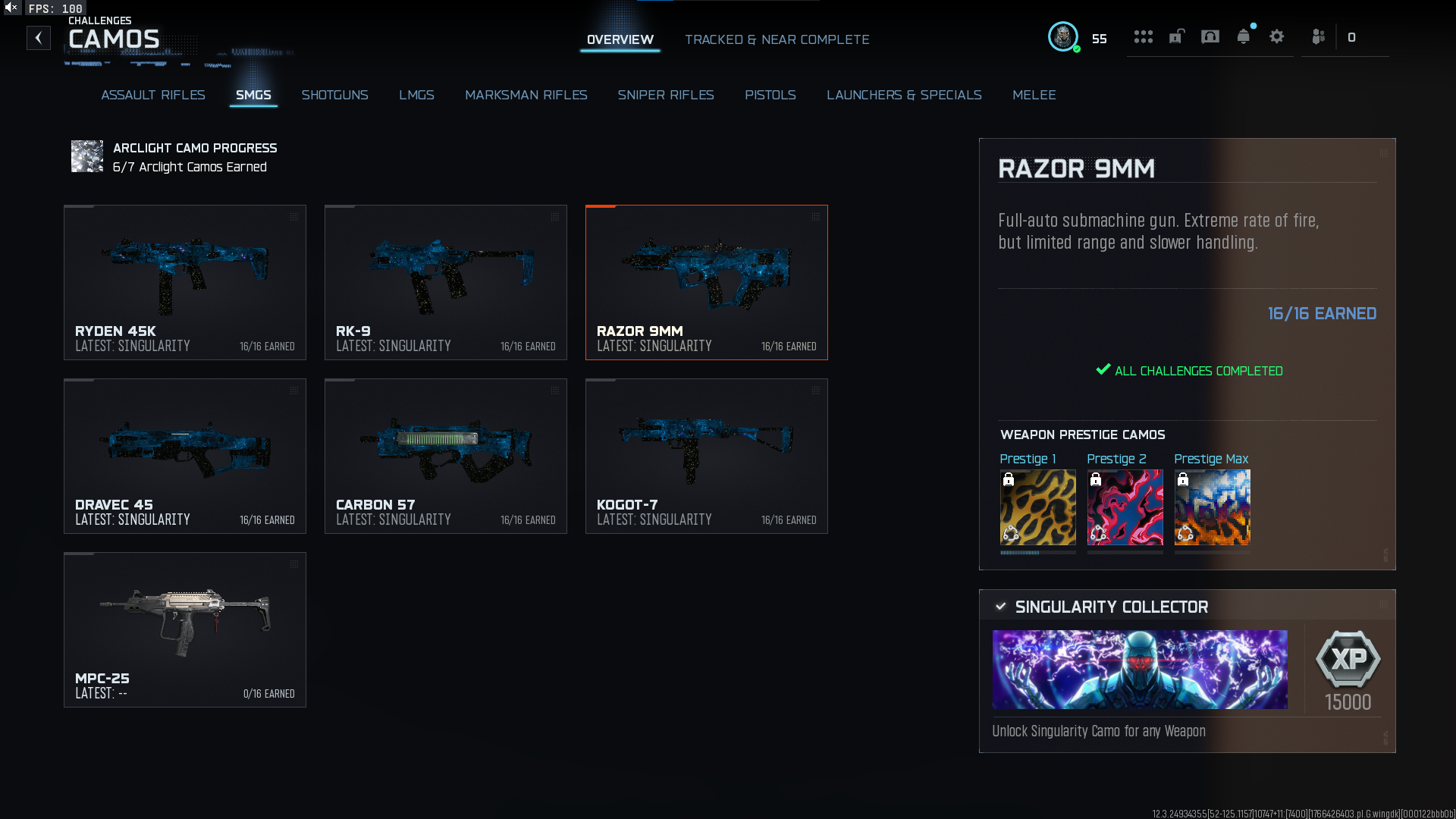
Task: Open the settings gear icon
Action: tap(1276, 36)
